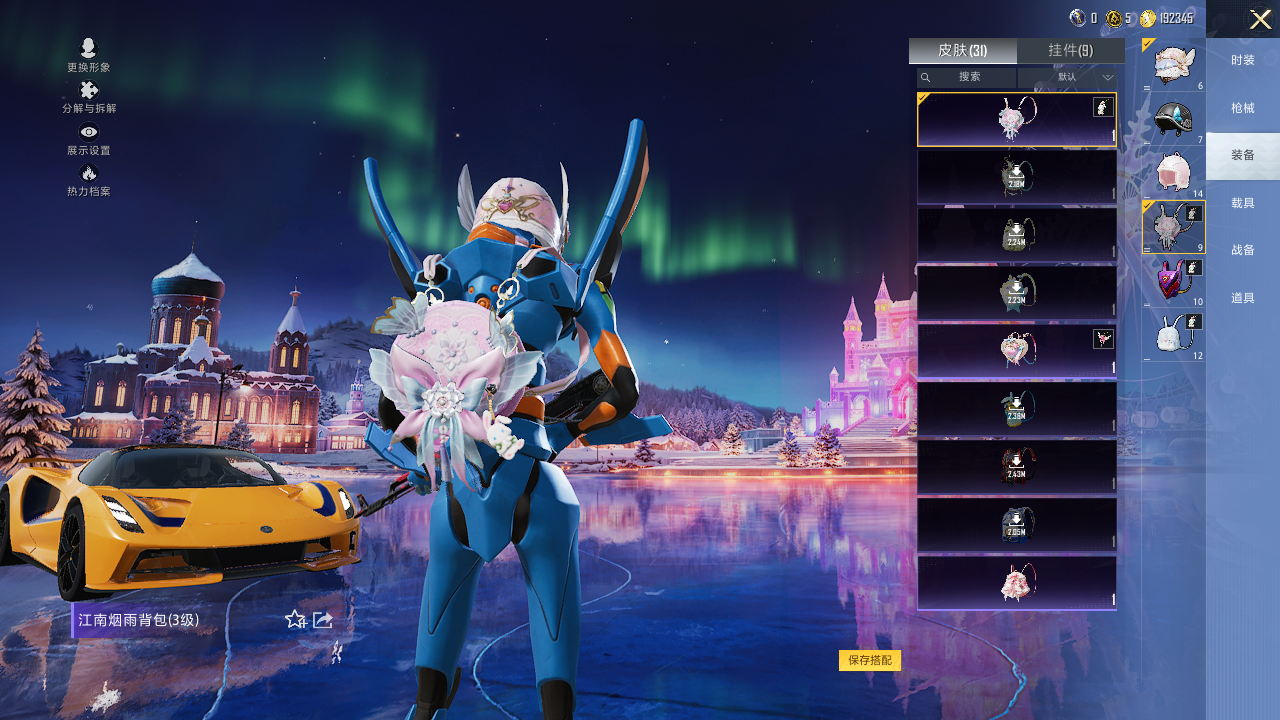Choose the black helmet equipment thumbnail
The width and height of the screenshot is (1280, 720).
(1174, 119)
